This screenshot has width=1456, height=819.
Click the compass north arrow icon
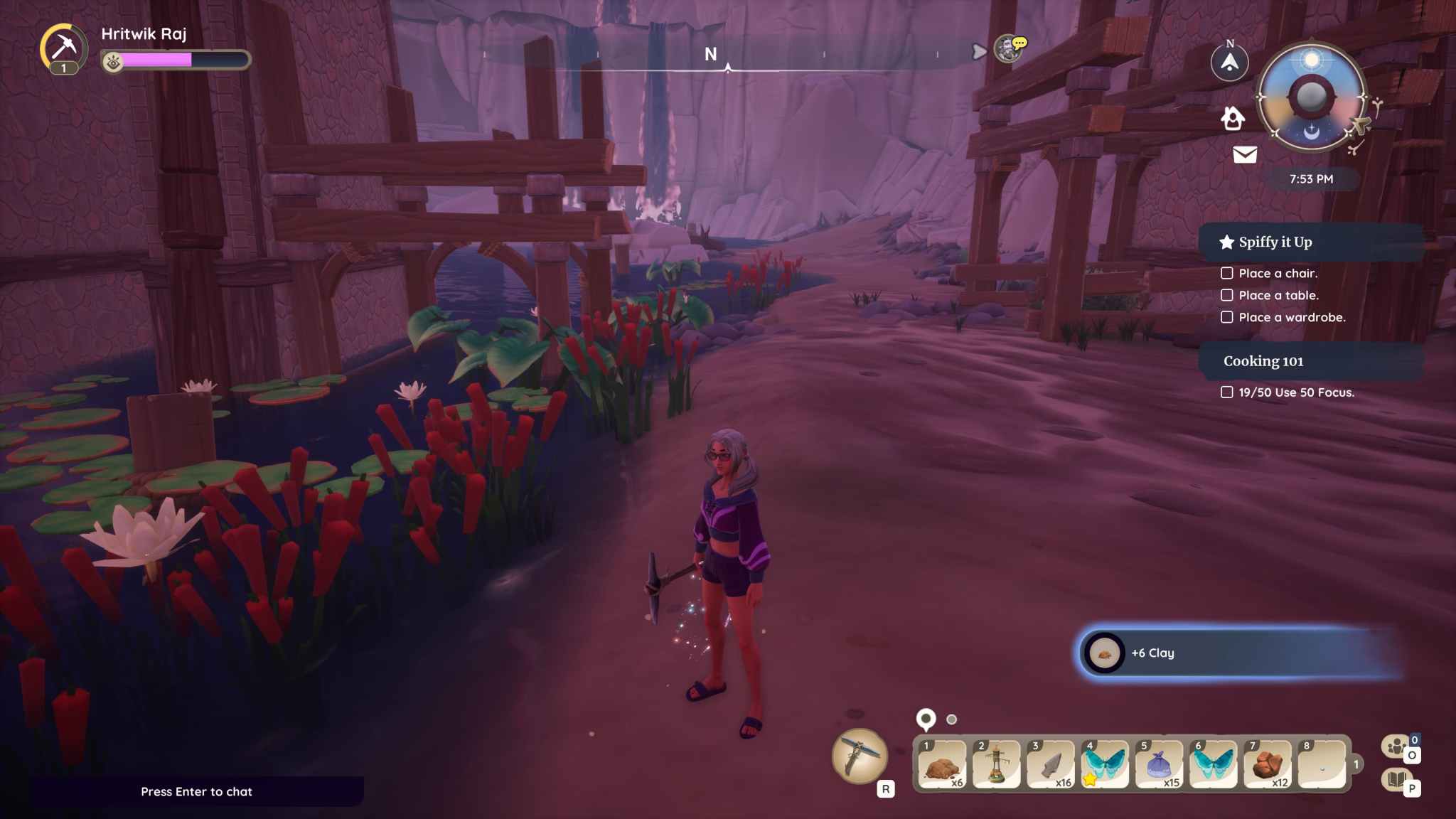point(1229,63)
